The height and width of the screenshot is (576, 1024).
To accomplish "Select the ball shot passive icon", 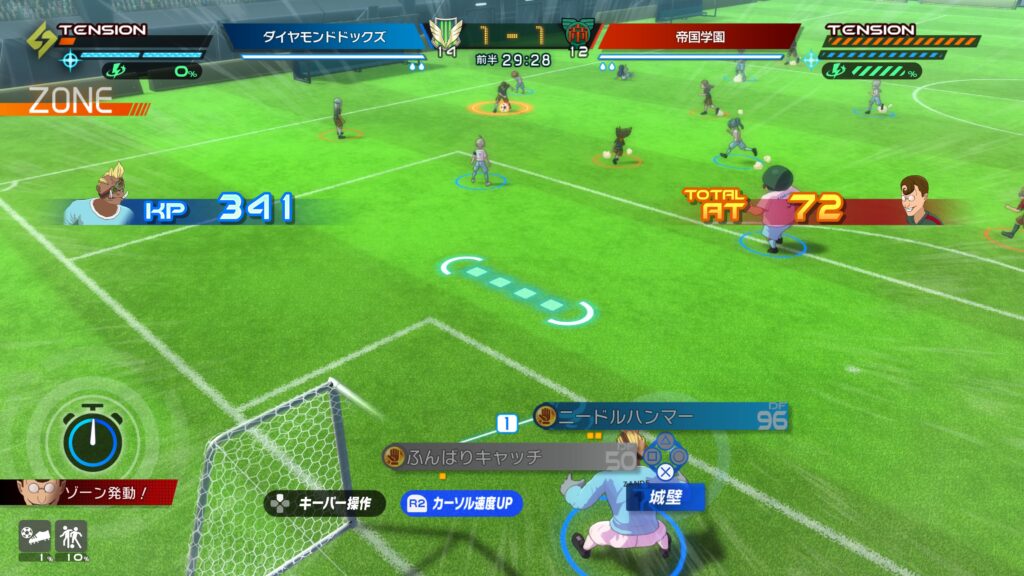I will pyautogui.click(x=34, y=537).
